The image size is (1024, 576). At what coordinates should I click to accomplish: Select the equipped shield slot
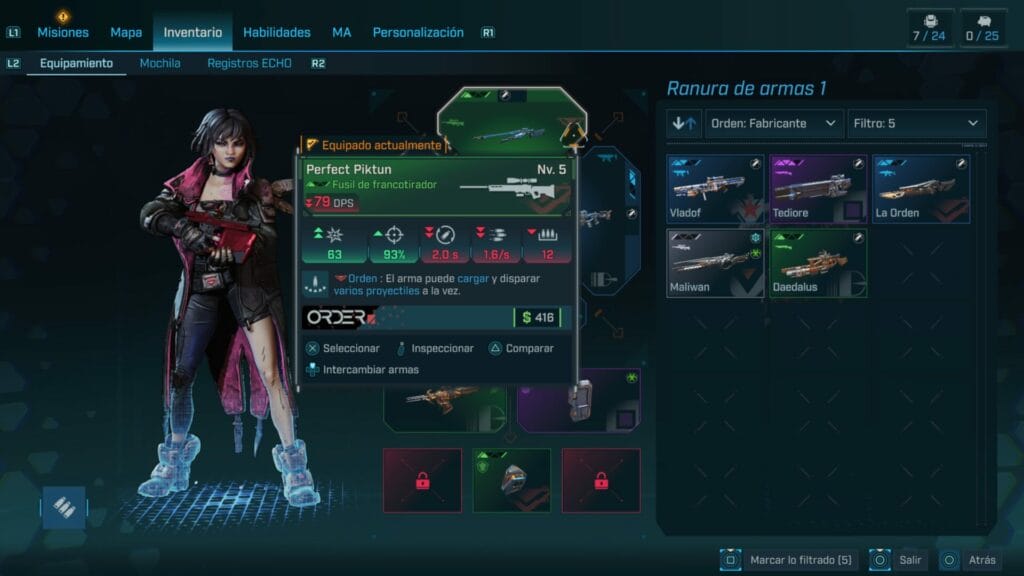[x=511, y=480]
